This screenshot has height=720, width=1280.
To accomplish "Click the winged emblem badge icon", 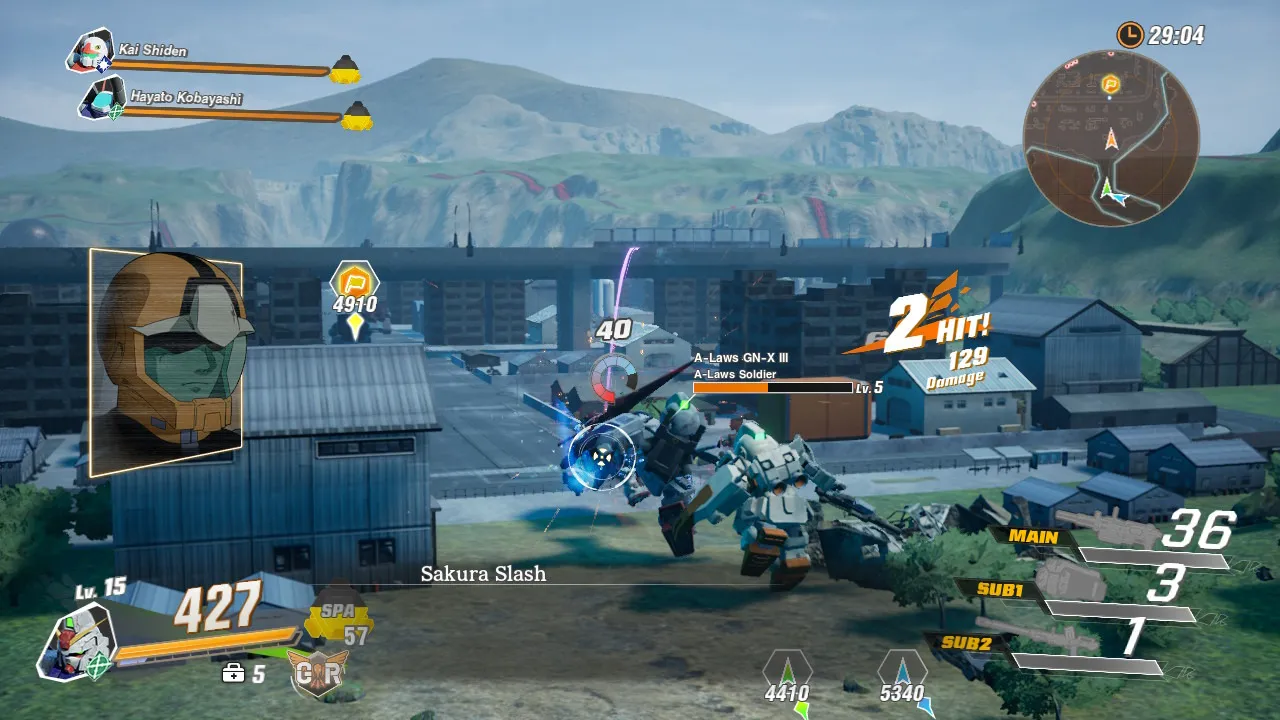I will tap(318, 673).
